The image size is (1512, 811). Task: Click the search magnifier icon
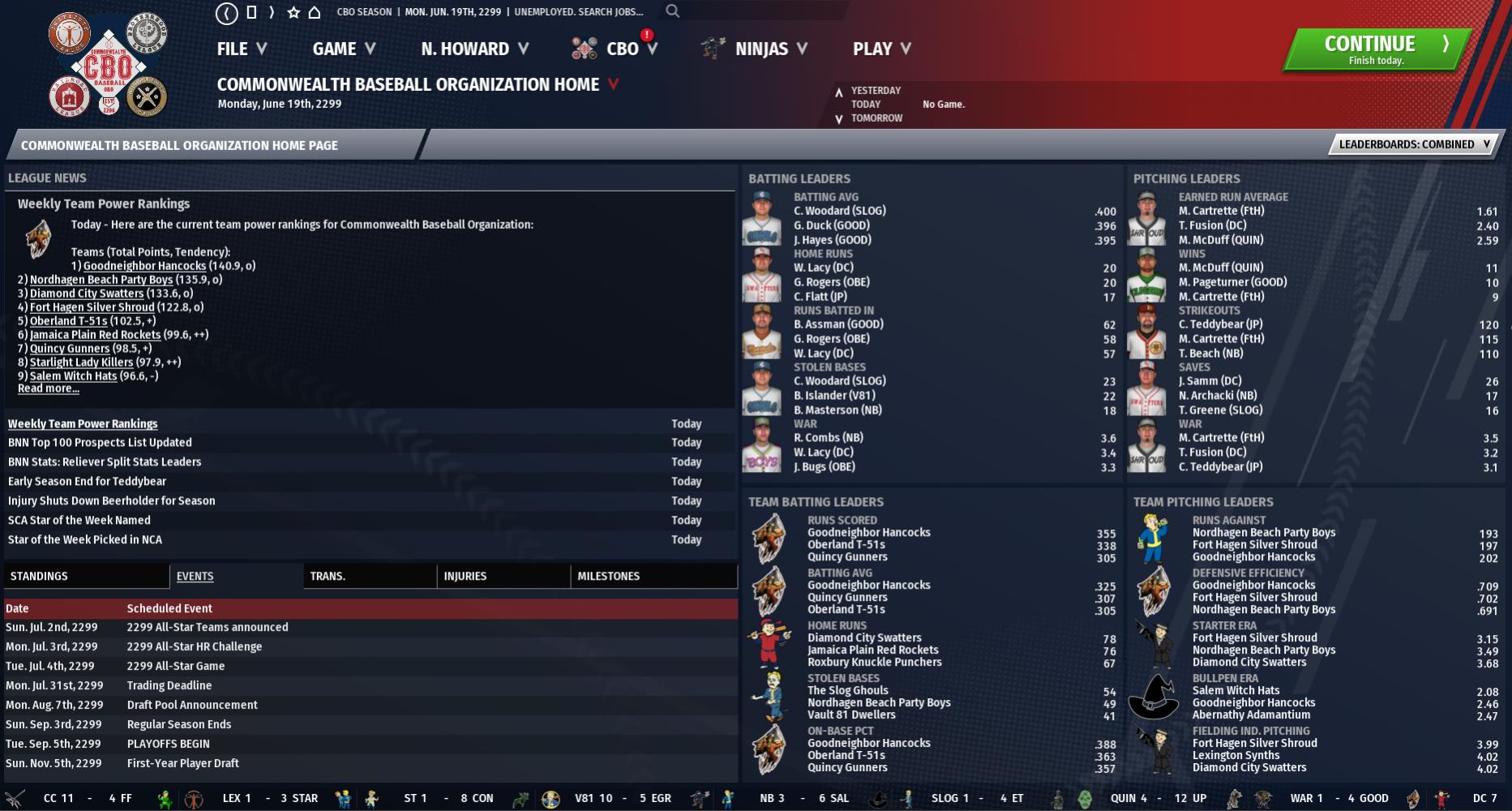673,11
